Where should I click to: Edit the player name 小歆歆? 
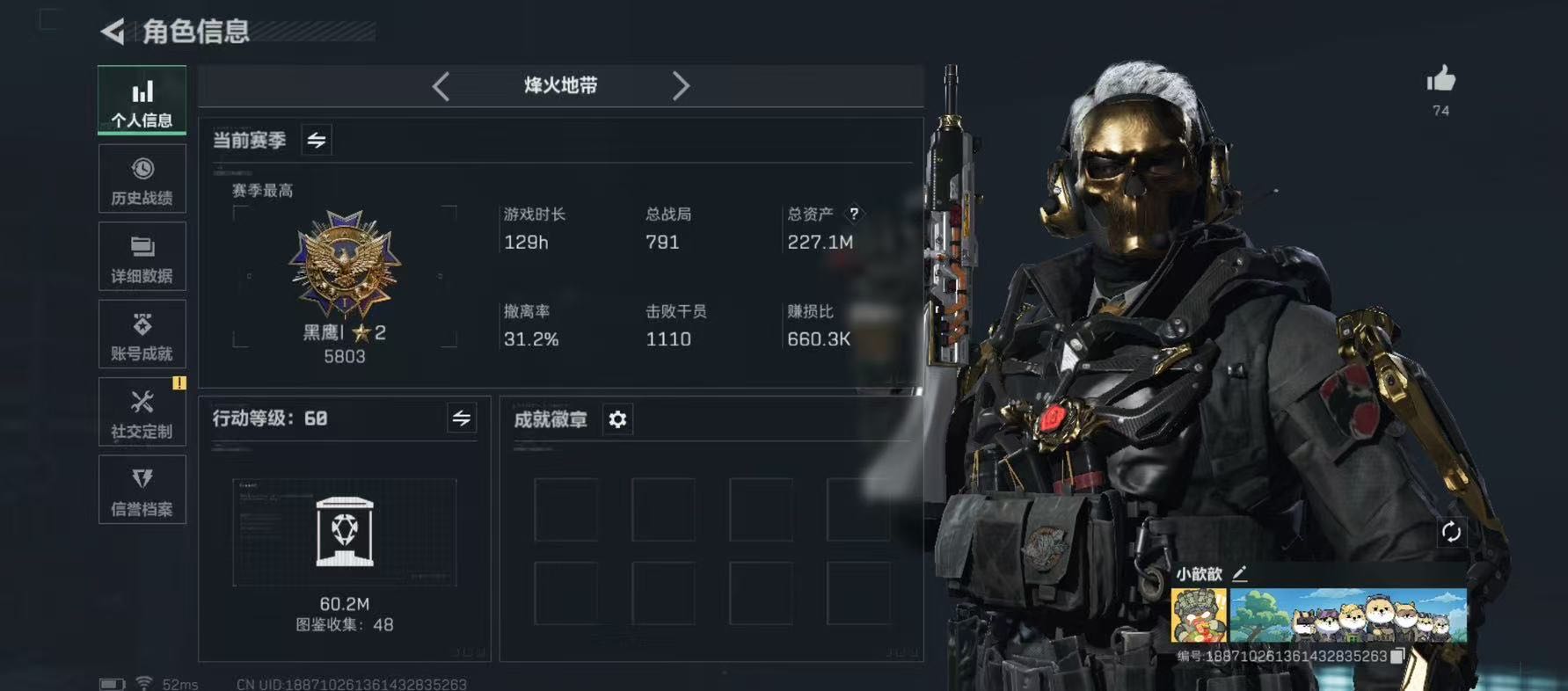1240,574
